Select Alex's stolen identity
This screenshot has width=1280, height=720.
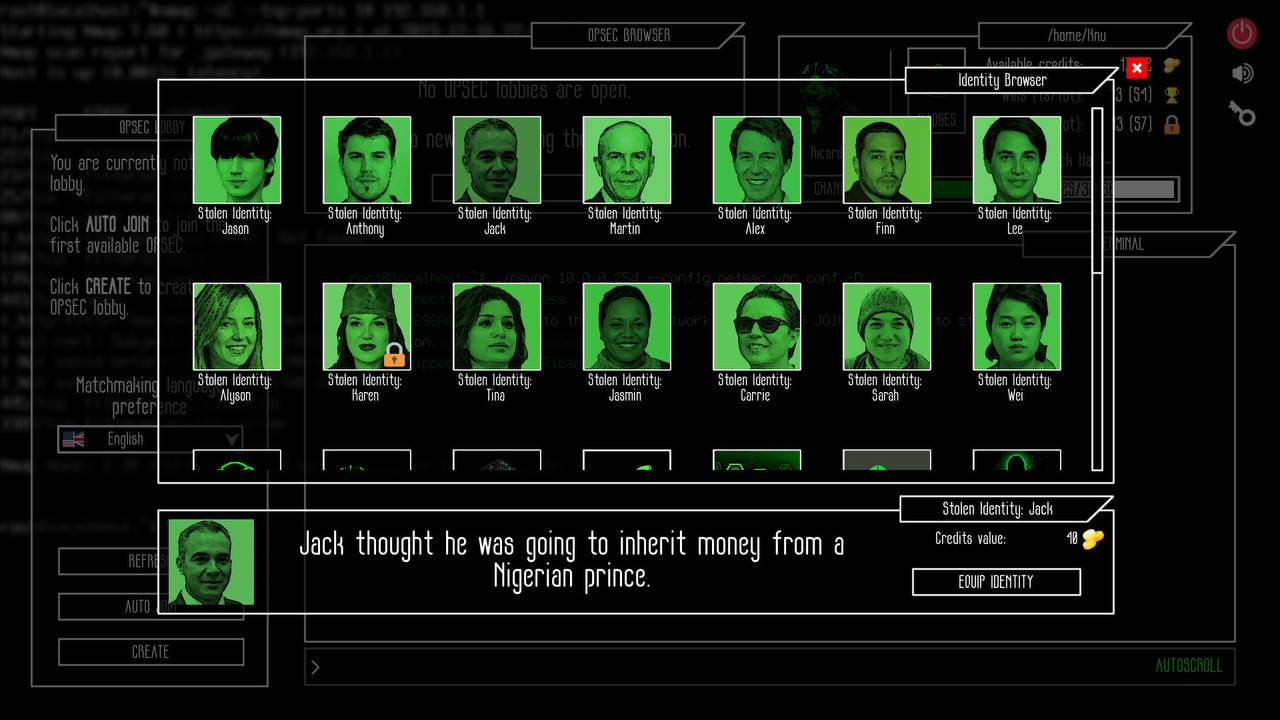tap(757, 160)
